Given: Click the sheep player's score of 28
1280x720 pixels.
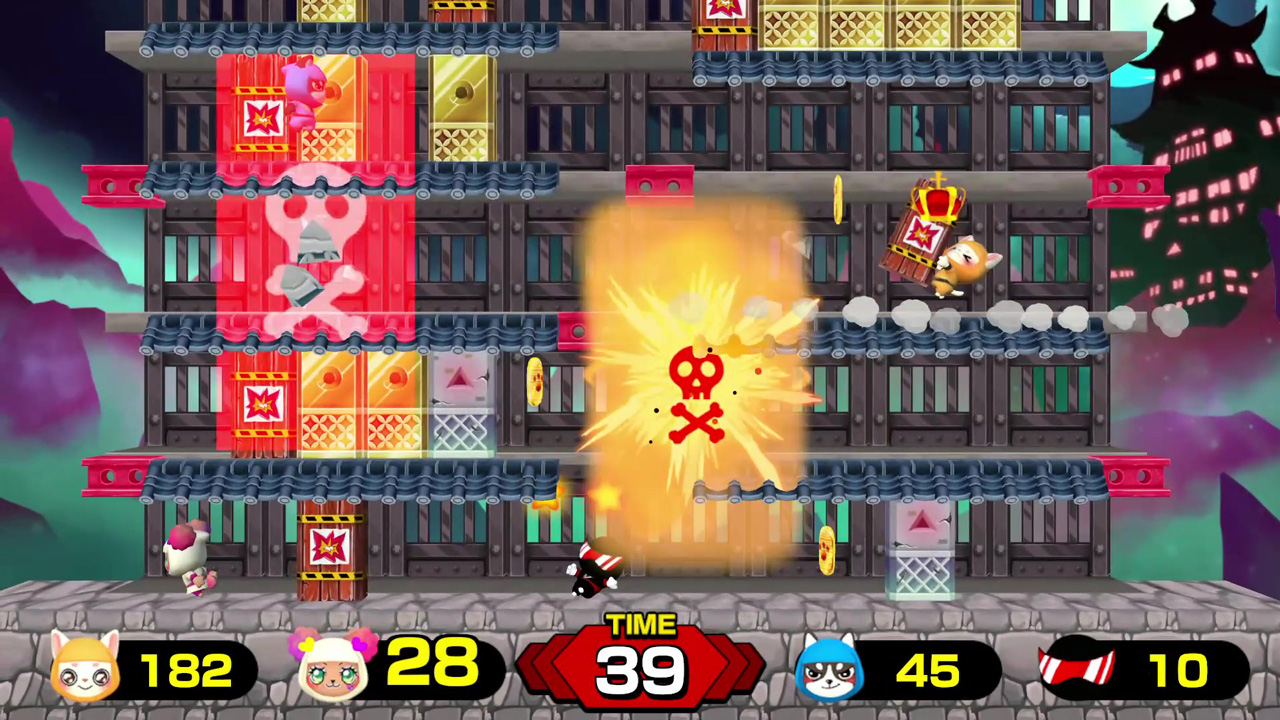Looking at the screenshot, I should coord(432,665).
